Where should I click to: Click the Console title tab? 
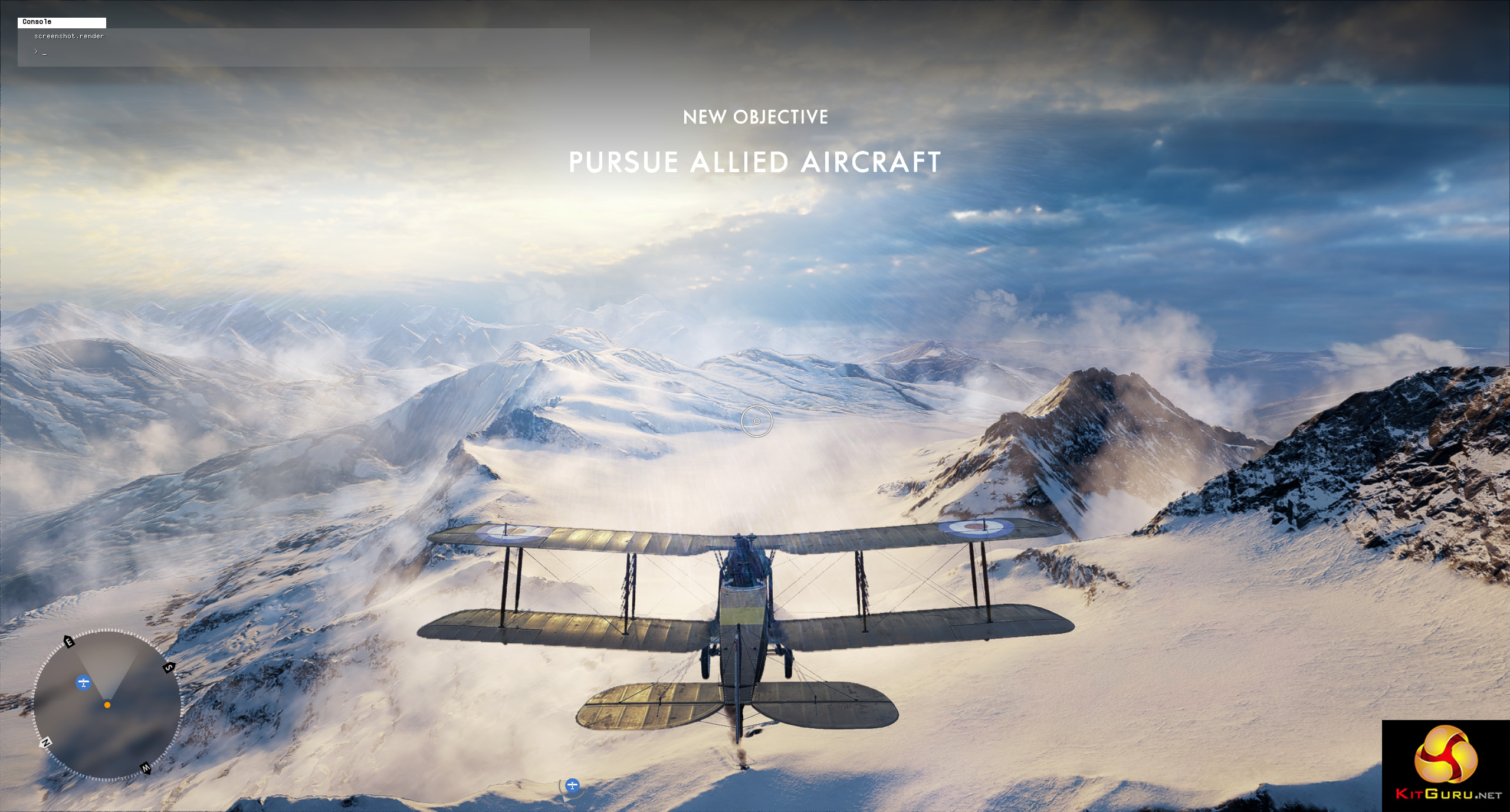[x=62, y=22]
